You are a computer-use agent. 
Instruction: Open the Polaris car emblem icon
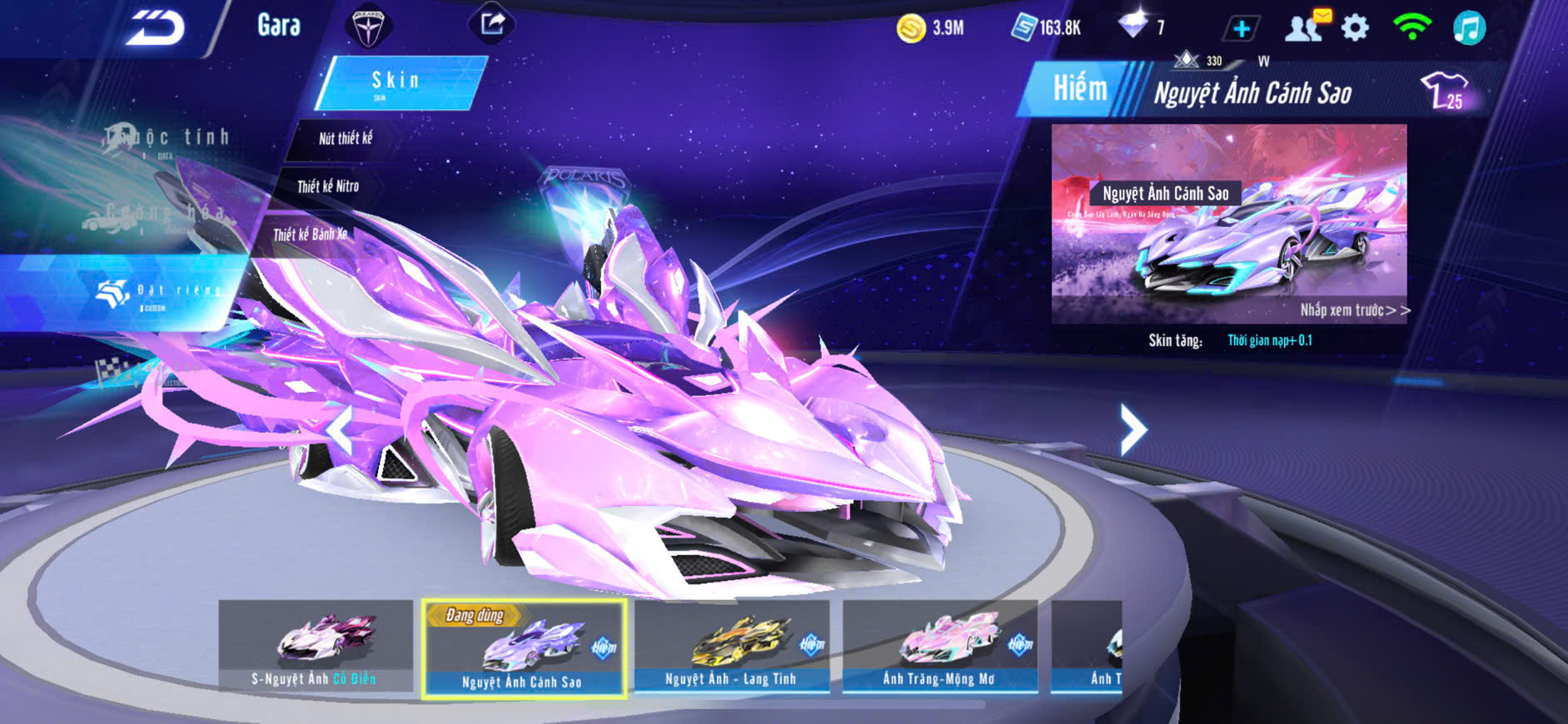click(x=368, y=27)
